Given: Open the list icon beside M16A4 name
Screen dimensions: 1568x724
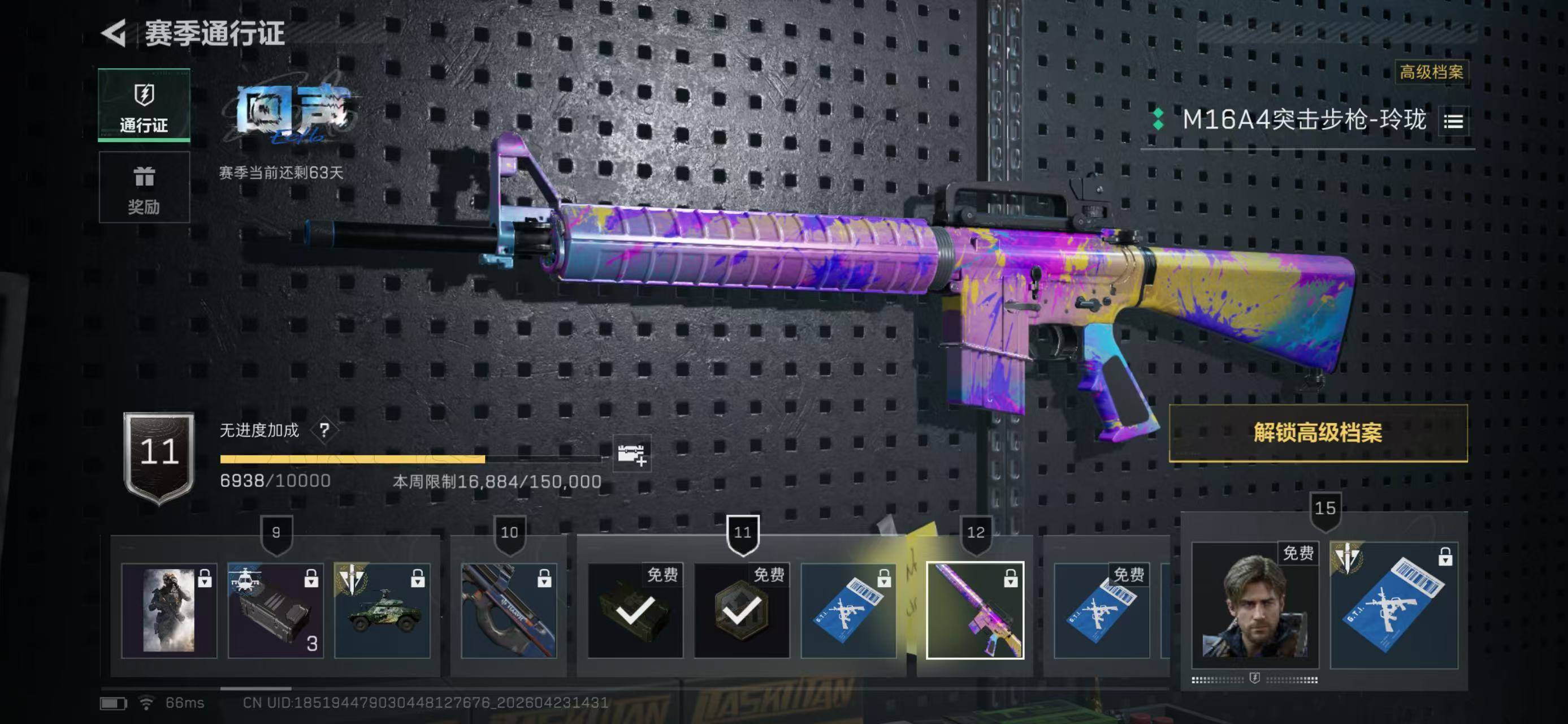Looking at the screenshot, I should [x=1453, y=121].
